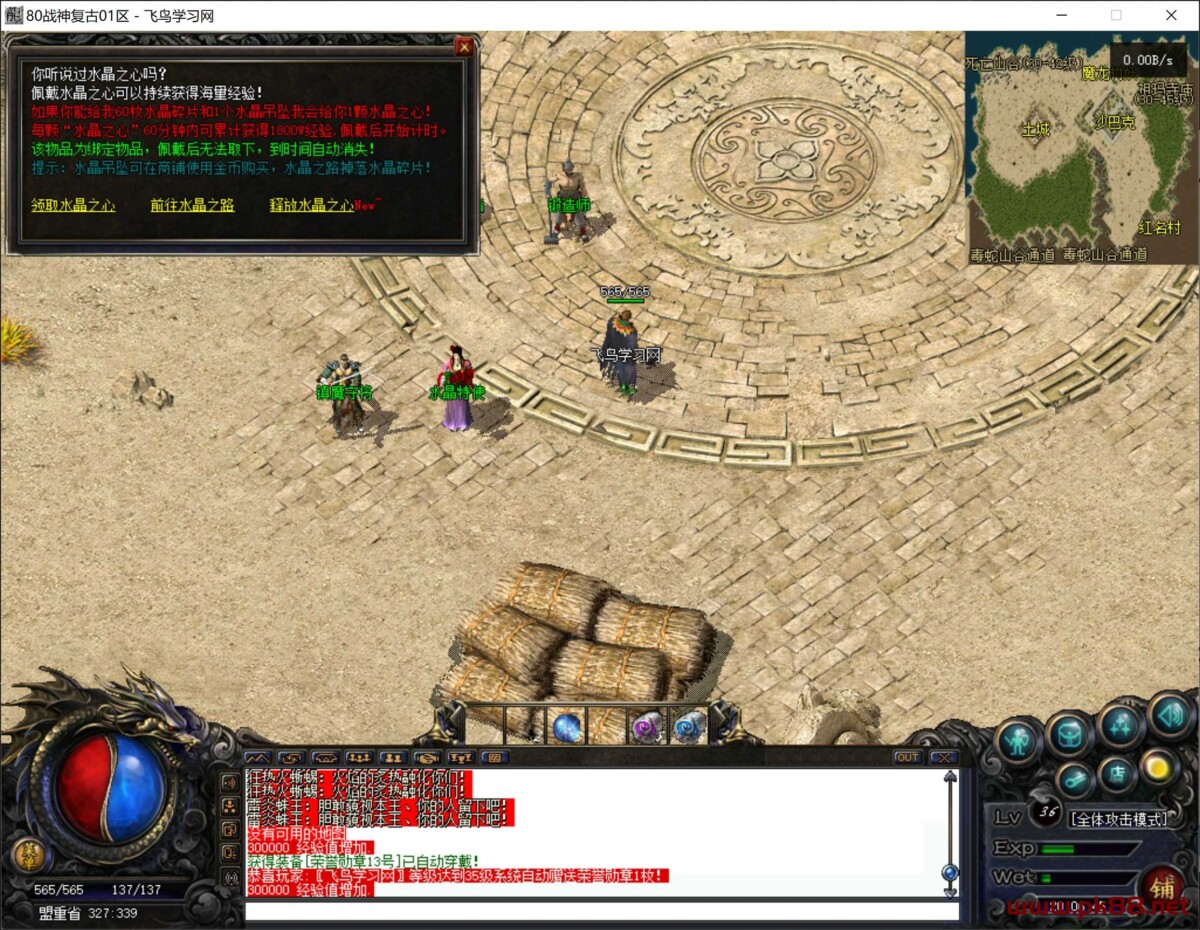Image resolution: width=1200 pixels, height=930 pixels.
Task: Open the skills sparkle icon
Action: point(1119,726)
